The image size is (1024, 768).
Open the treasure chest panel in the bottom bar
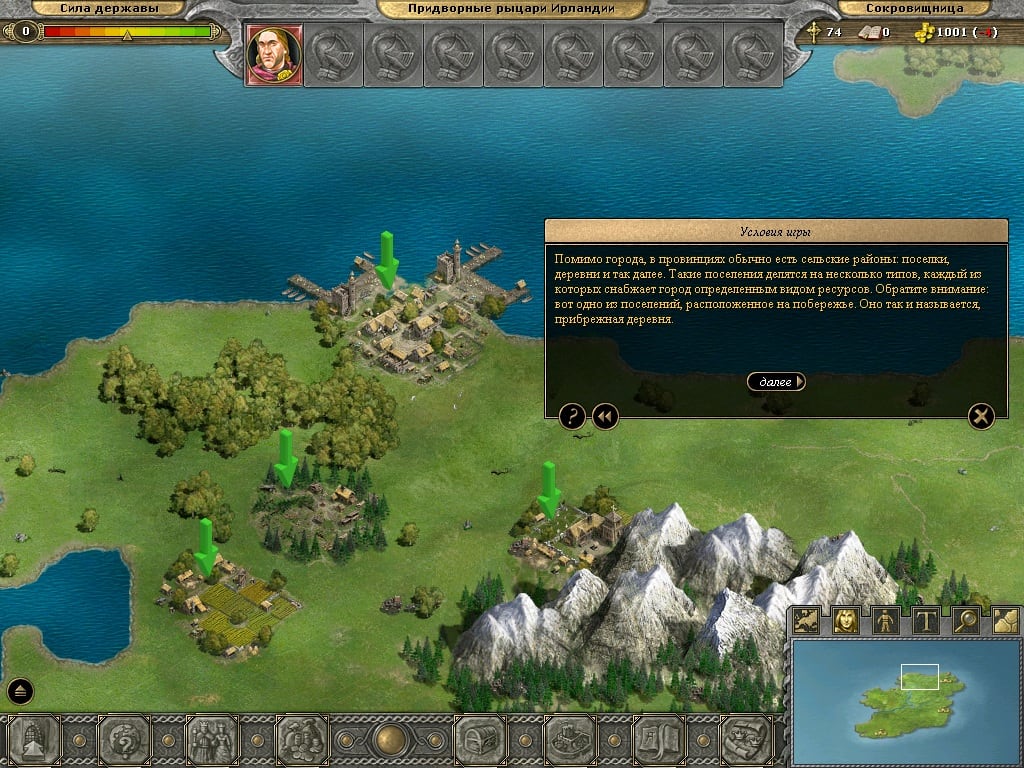tap(480, 741)
